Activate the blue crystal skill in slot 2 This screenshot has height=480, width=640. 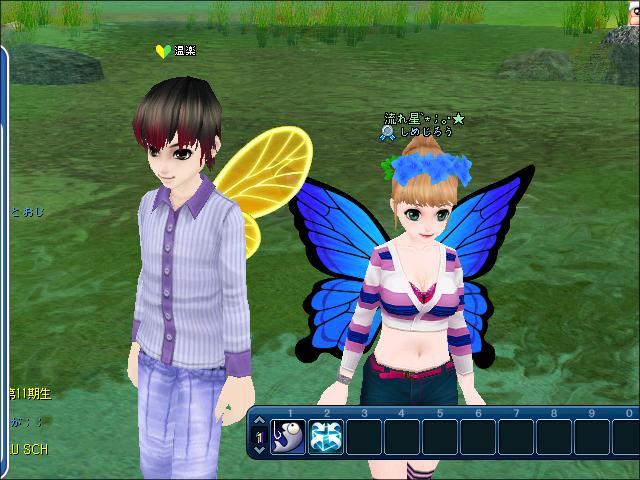tap(325, 437)
